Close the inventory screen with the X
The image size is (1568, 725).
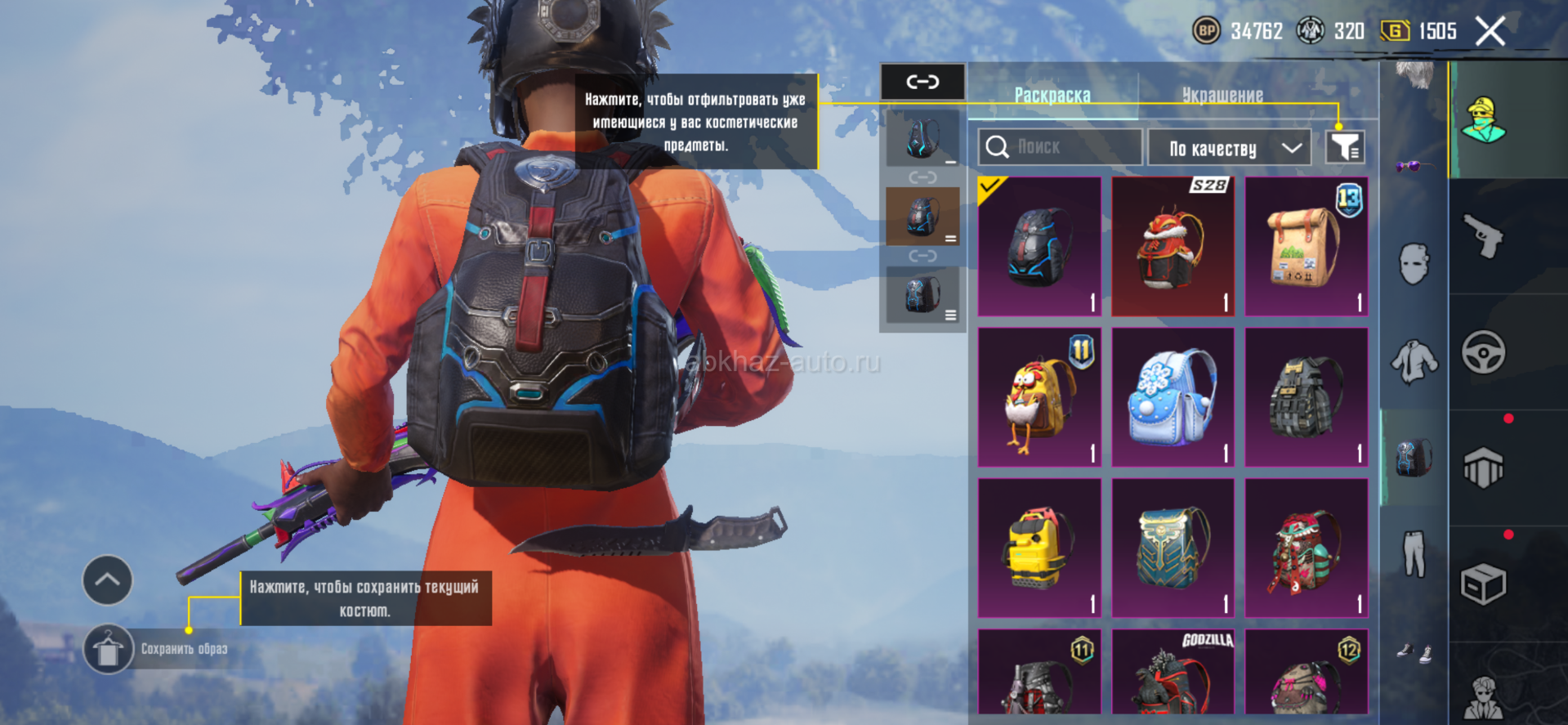tap(1490, 32)
